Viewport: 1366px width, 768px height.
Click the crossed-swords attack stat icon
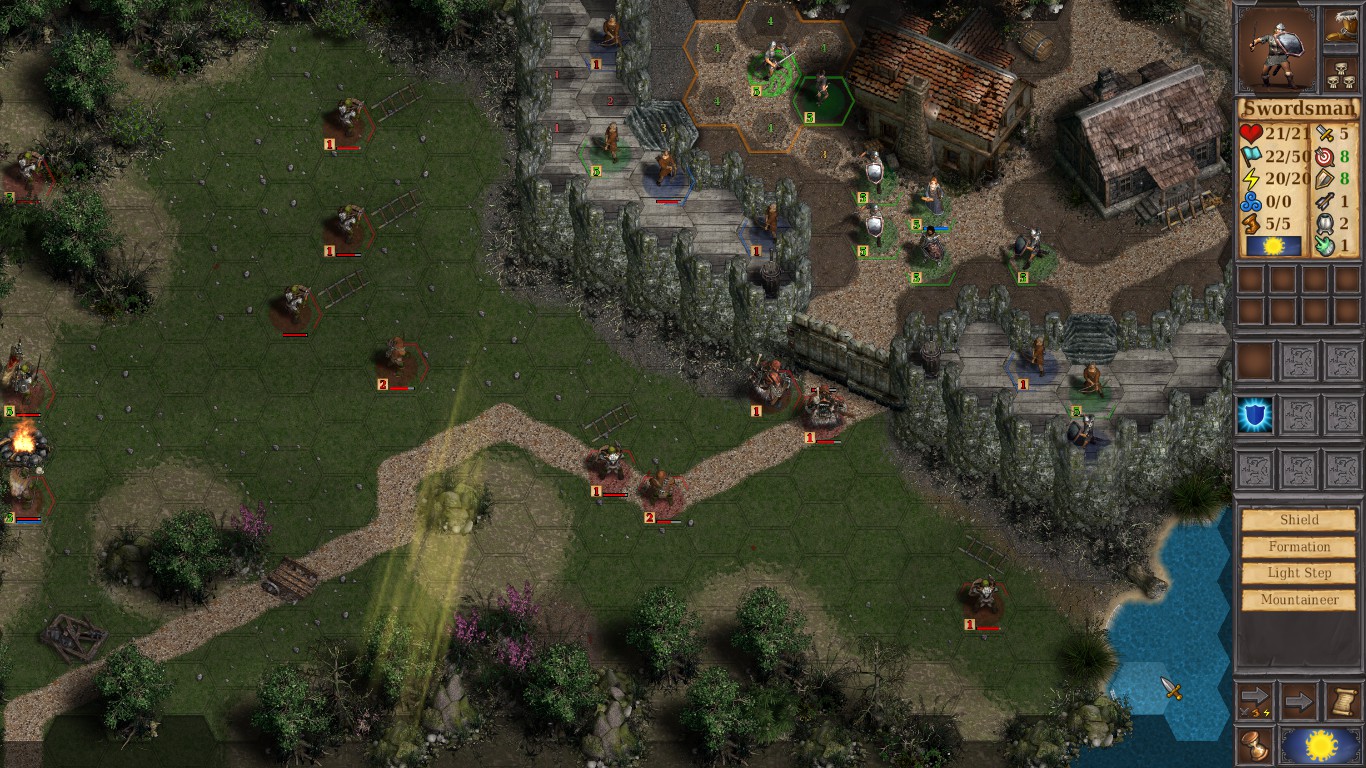(1324, 133)
